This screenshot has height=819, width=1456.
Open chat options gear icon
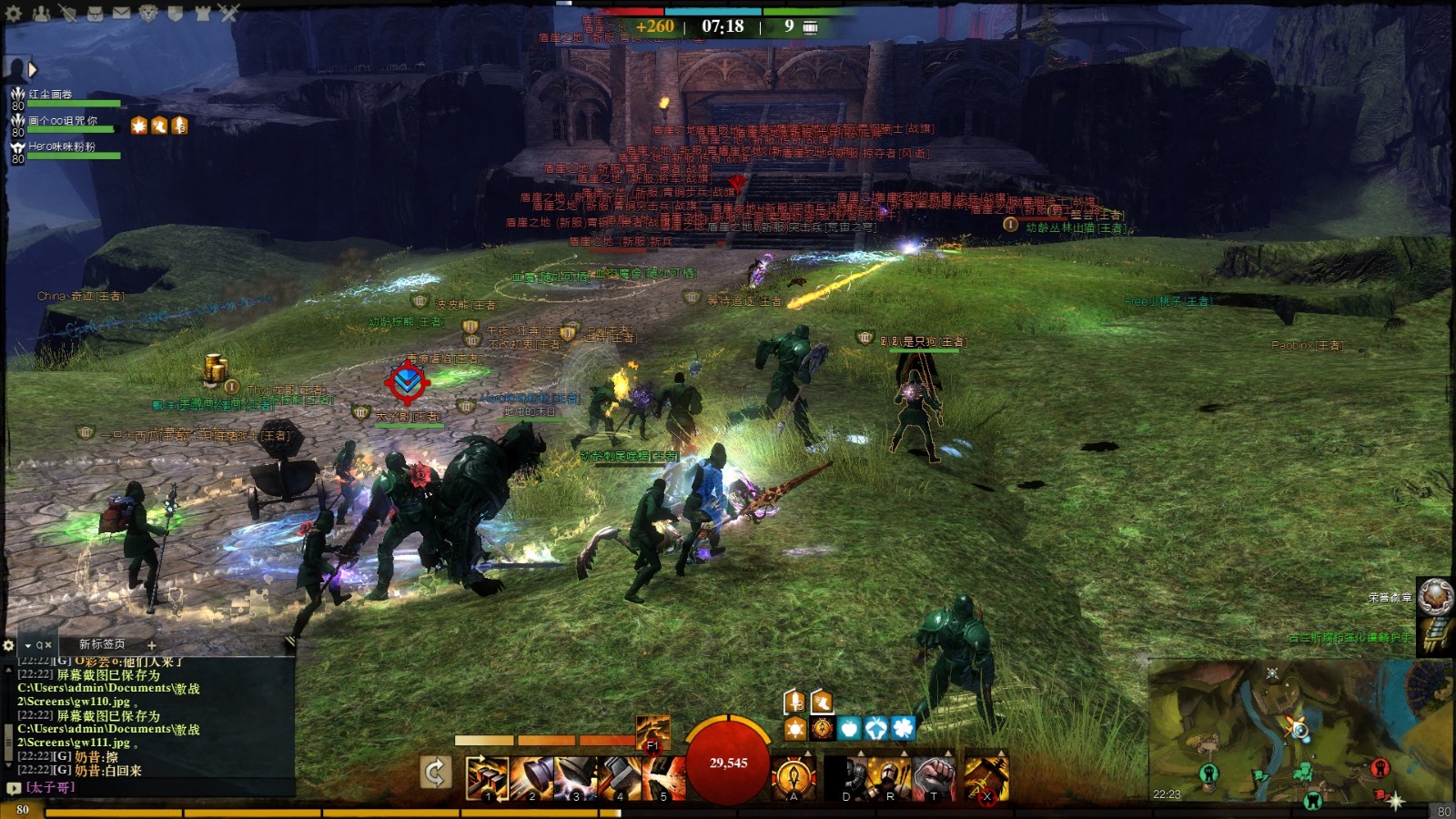coord(10,644)
